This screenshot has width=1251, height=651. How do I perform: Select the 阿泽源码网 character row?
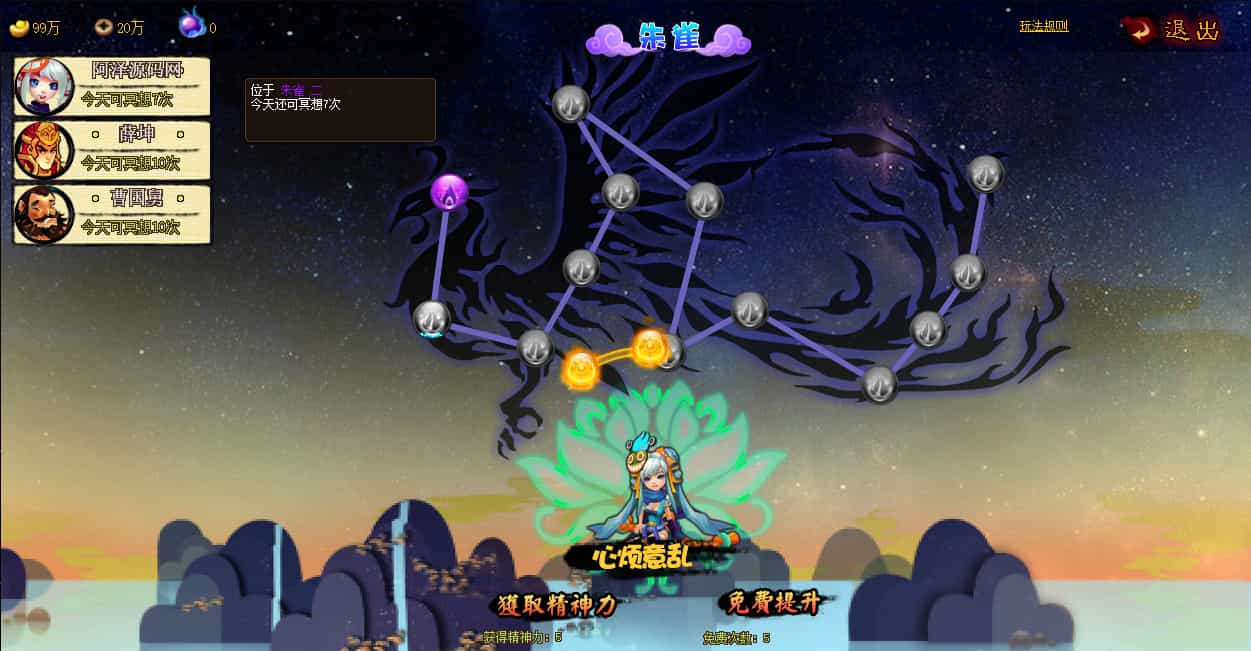(112, 85)
